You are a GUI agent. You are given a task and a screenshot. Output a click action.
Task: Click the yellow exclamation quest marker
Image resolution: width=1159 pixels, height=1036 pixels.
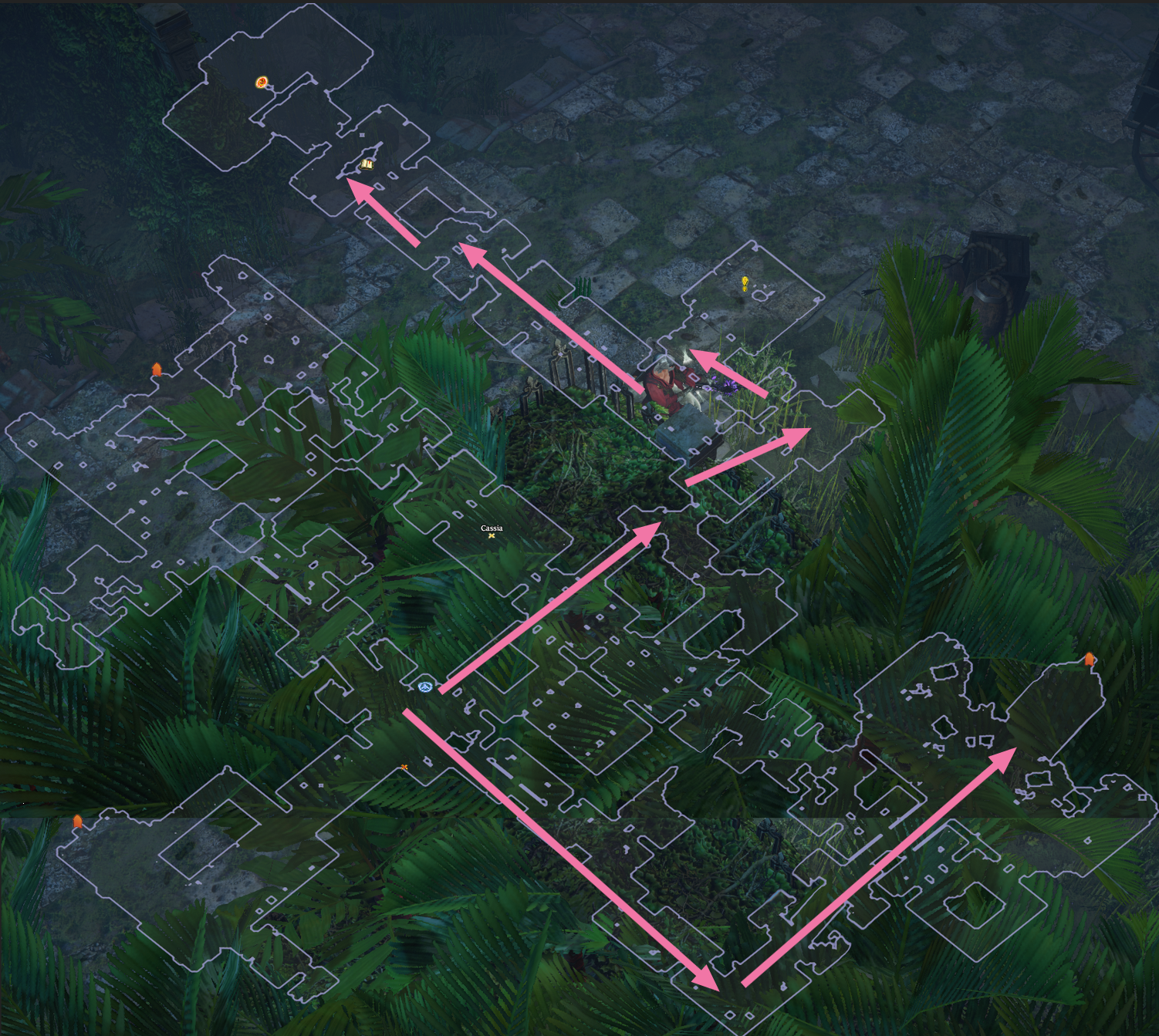[x=745, y=283]
